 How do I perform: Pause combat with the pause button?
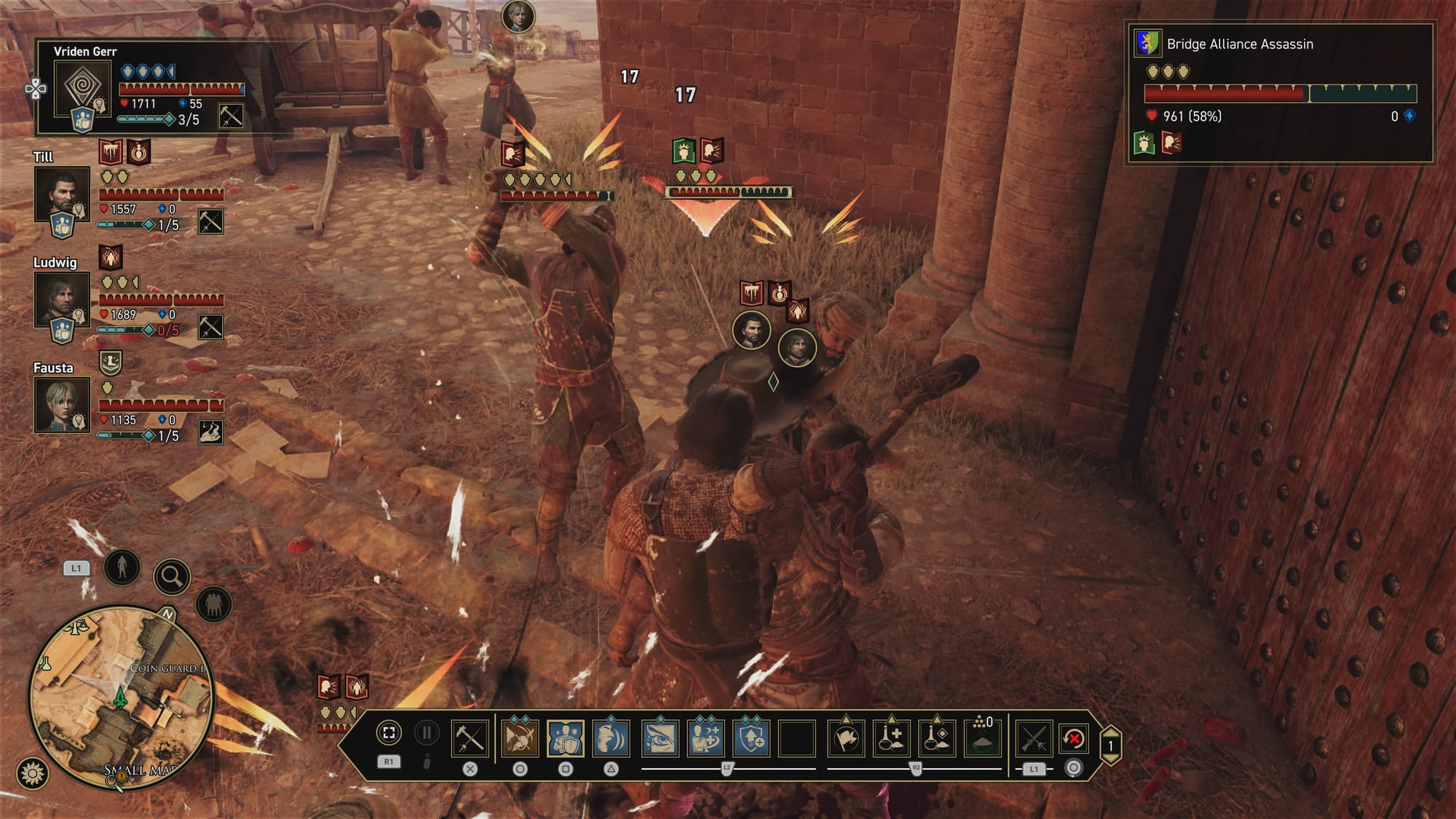click(x=427, y=733)
